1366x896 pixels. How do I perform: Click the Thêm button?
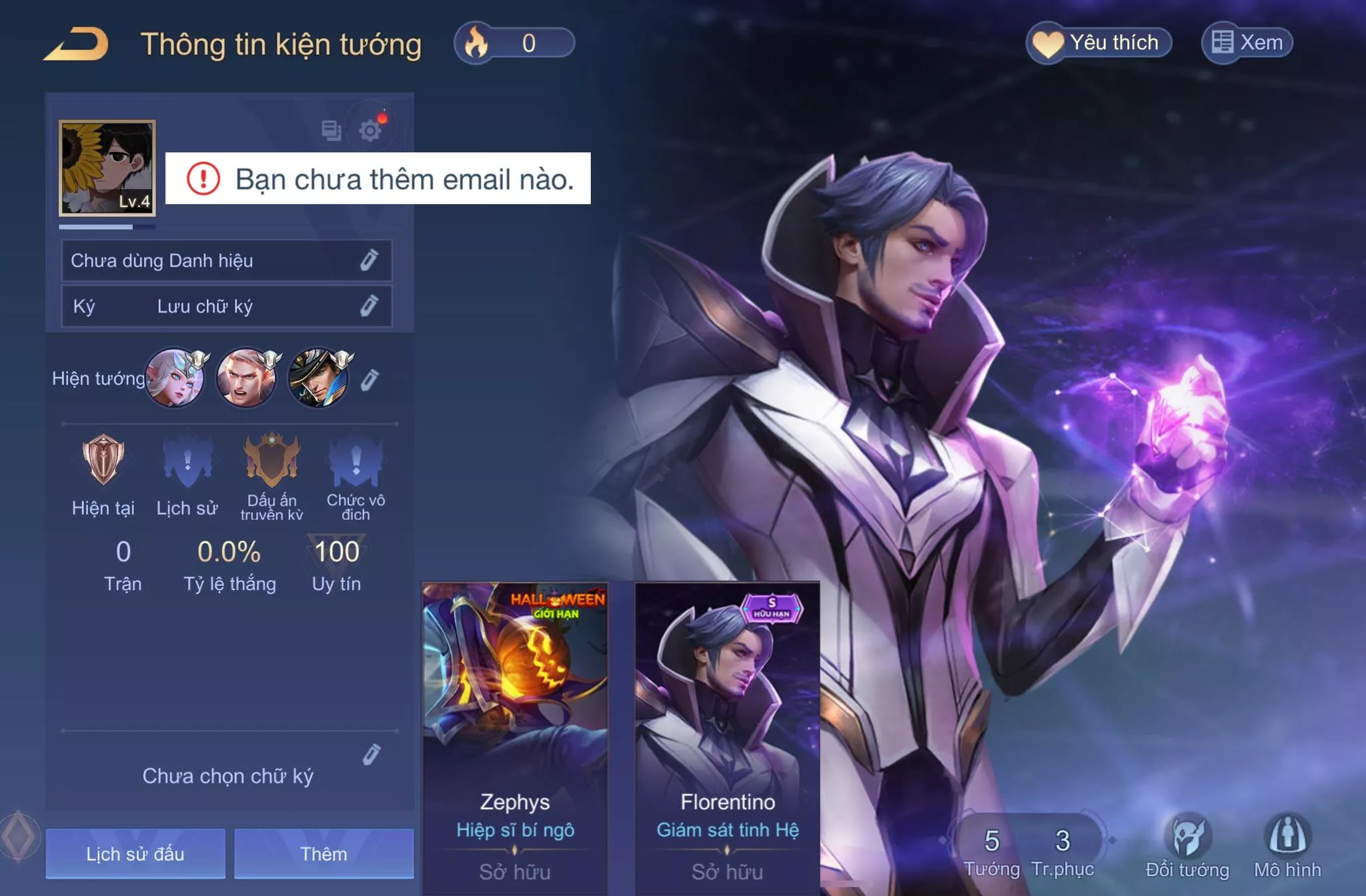pos(323,853)
